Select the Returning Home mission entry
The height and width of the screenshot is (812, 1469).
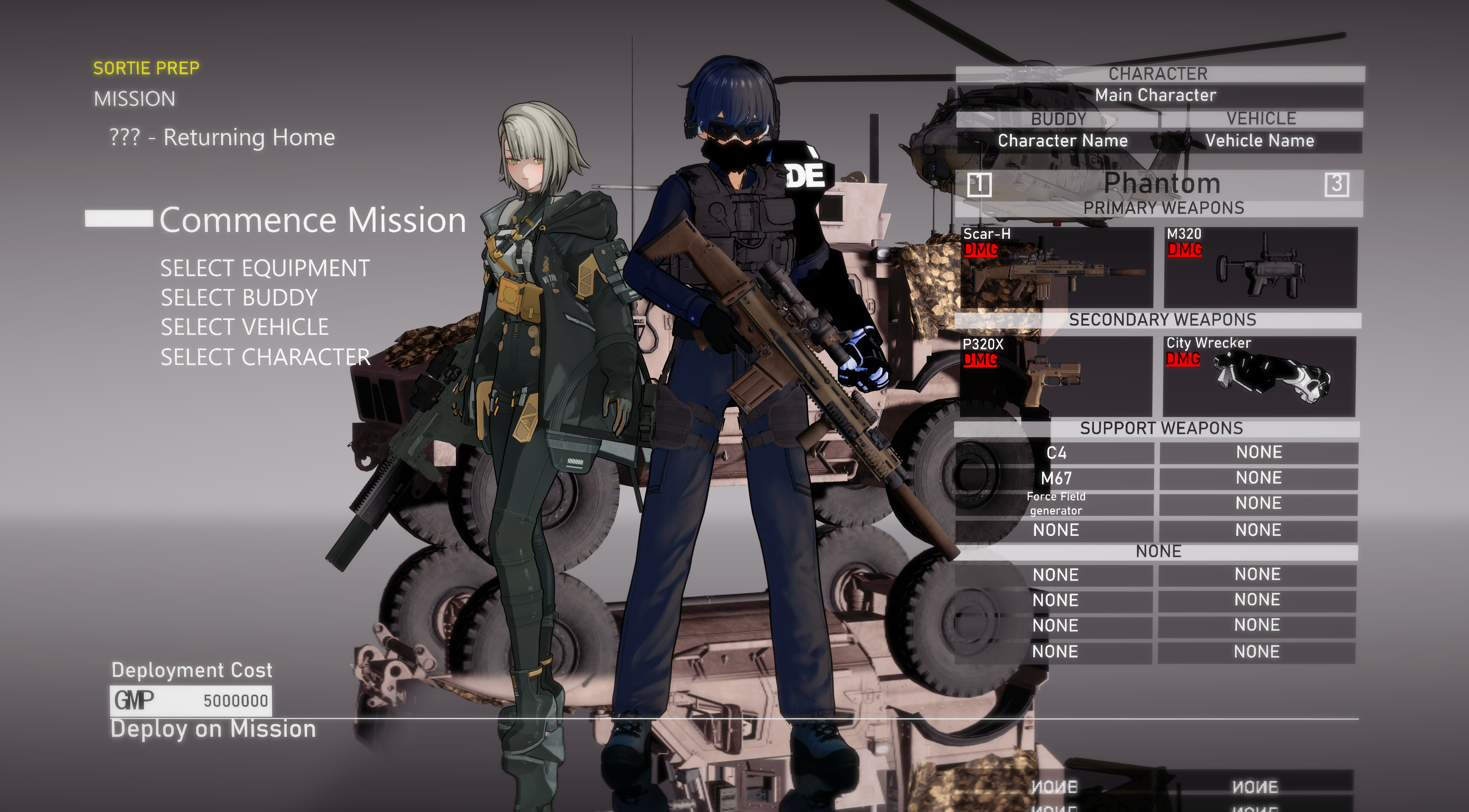222,137
